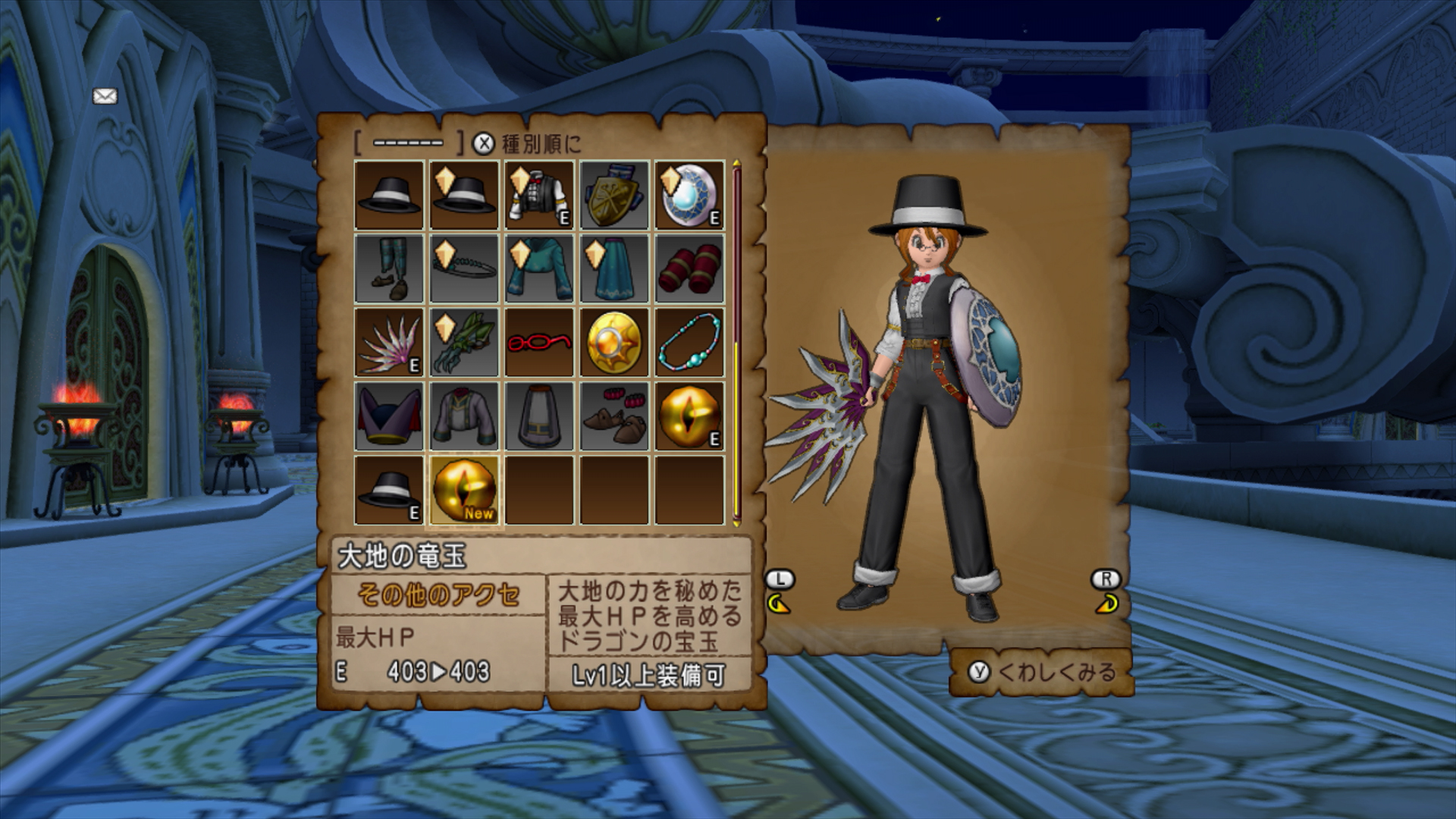Pick the red glasses accessory
The width and height of the screenshot is (1456, 819).
tap(538, 342)
